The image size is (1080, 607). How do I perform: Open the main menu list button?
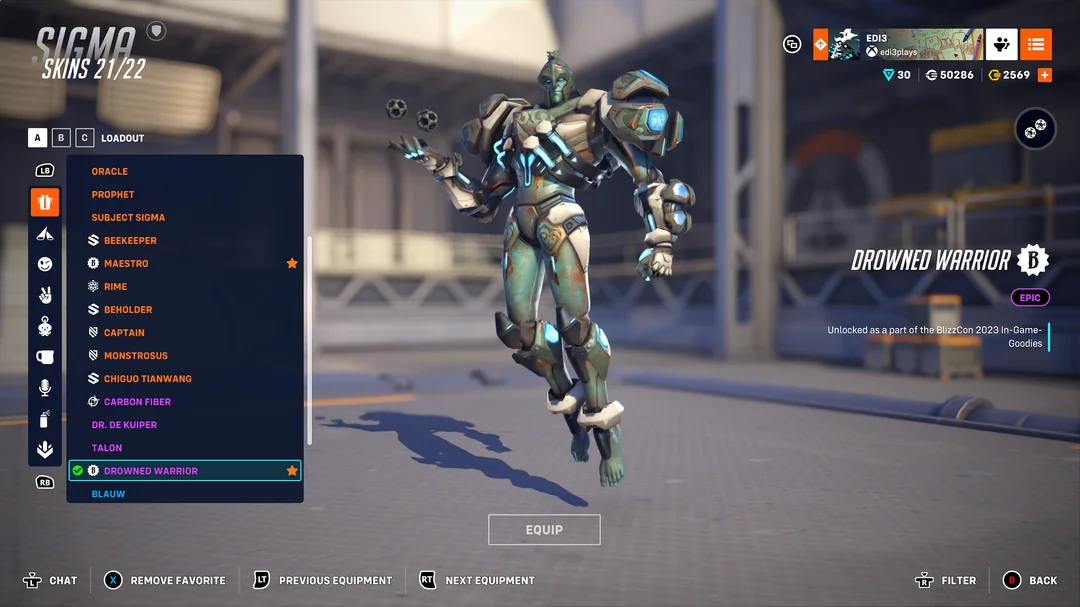[1035, 44]
